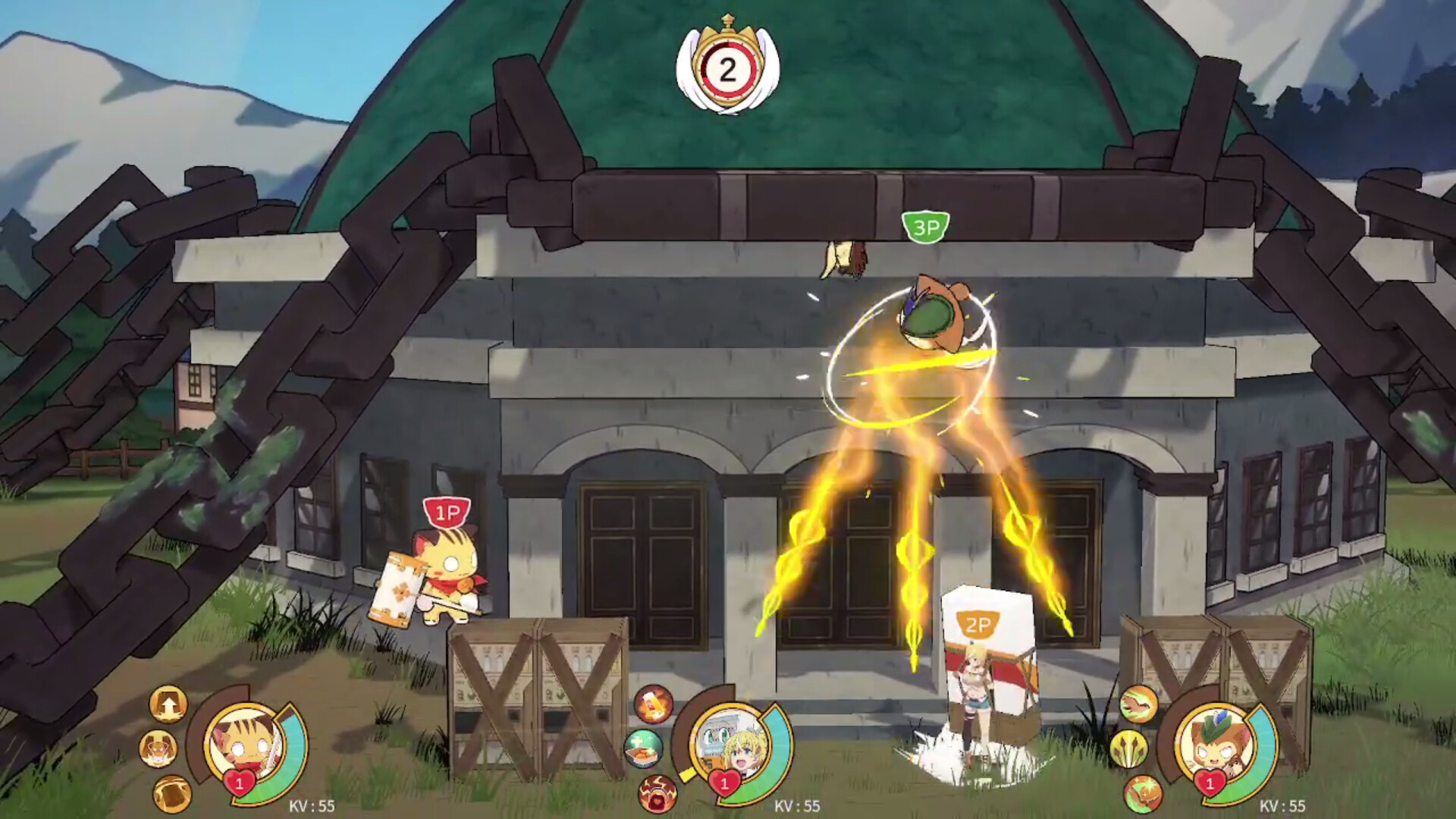Use the multi-arrow volley skill
Screen dimensions: 1456x819
(1128, 748)
